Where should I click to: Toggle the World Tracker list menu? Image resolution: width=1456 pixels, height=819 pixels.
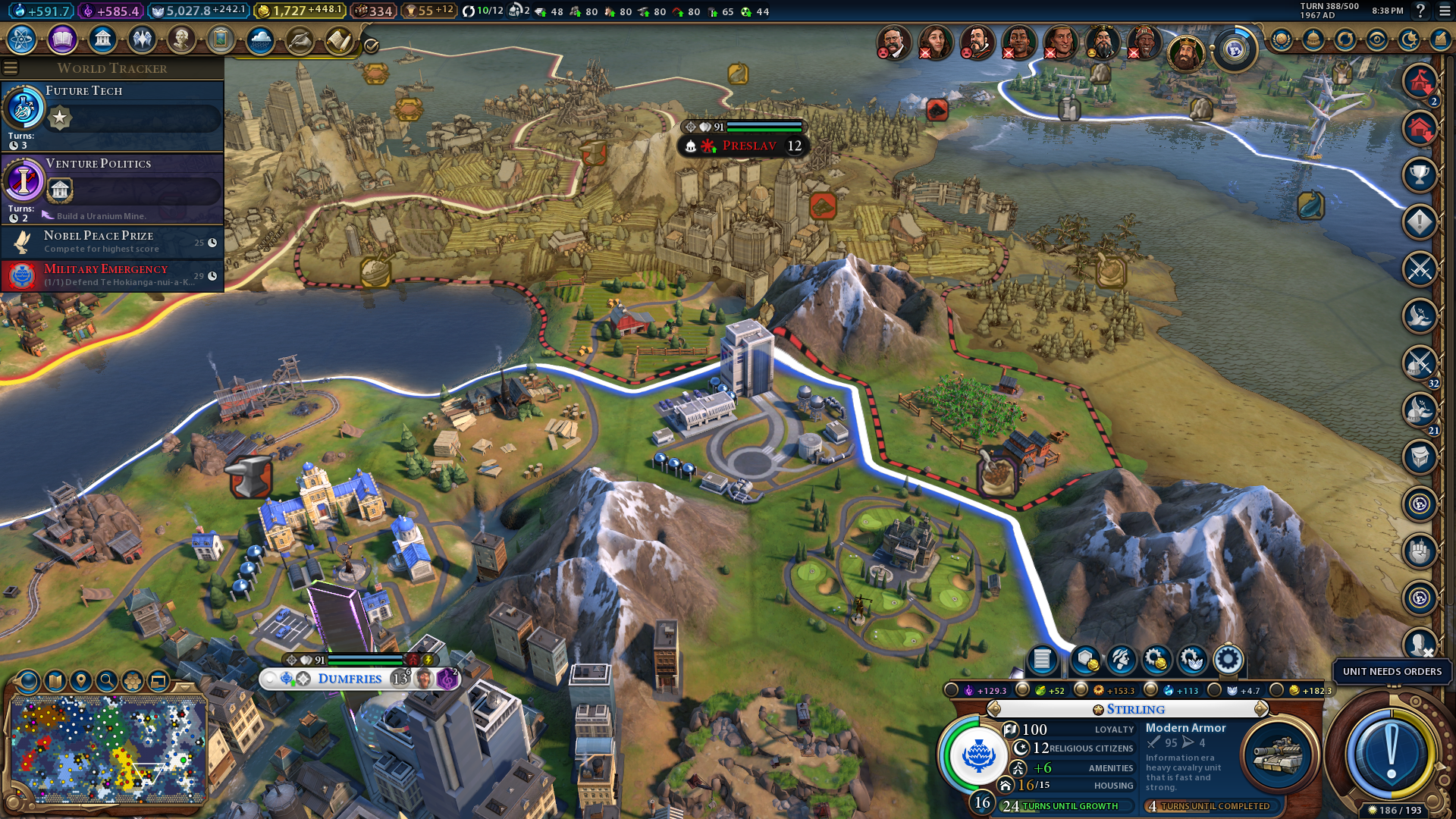click(11, 68)
